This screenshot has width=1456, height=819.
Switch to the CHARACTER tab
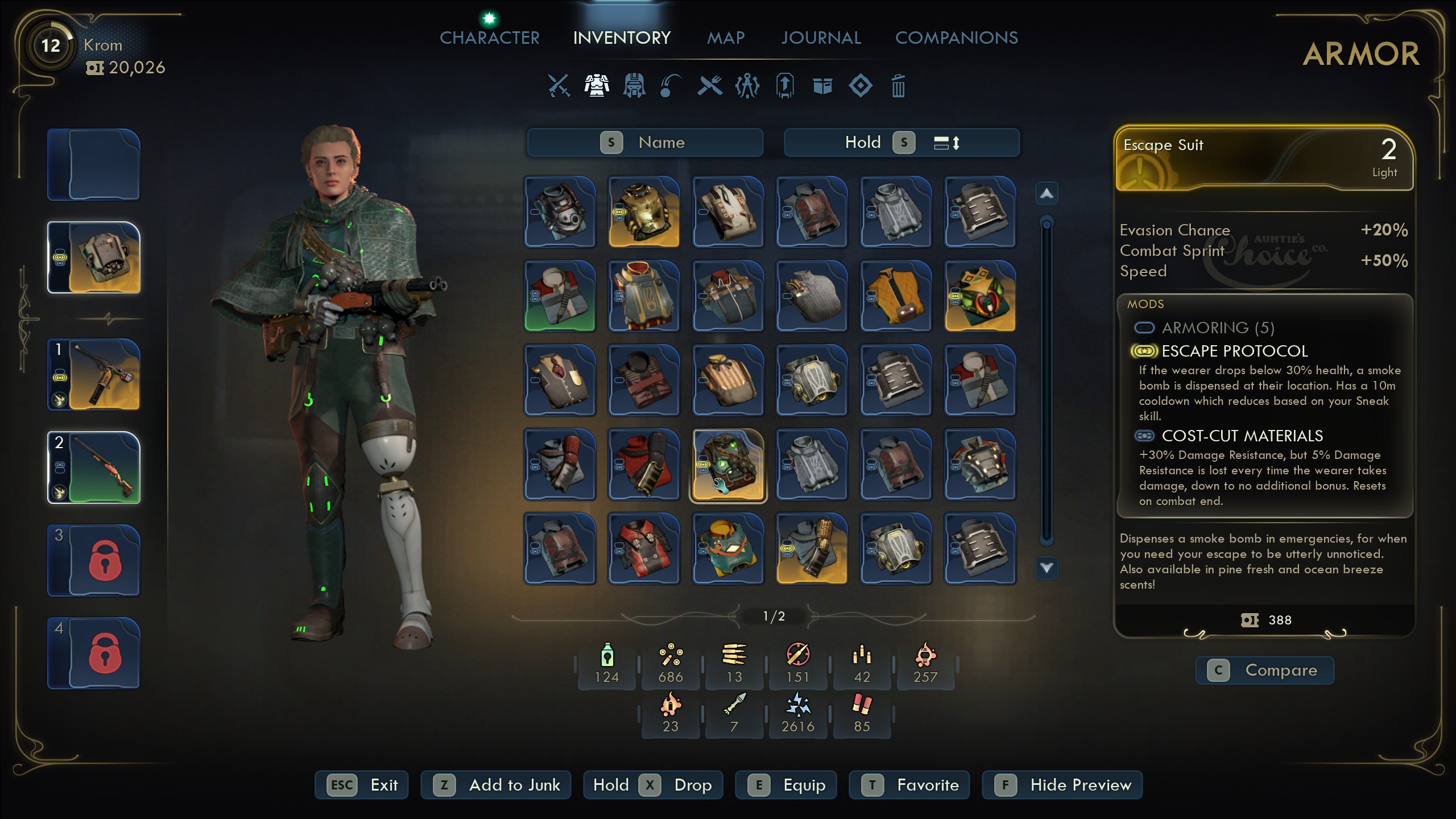[489, 38]
